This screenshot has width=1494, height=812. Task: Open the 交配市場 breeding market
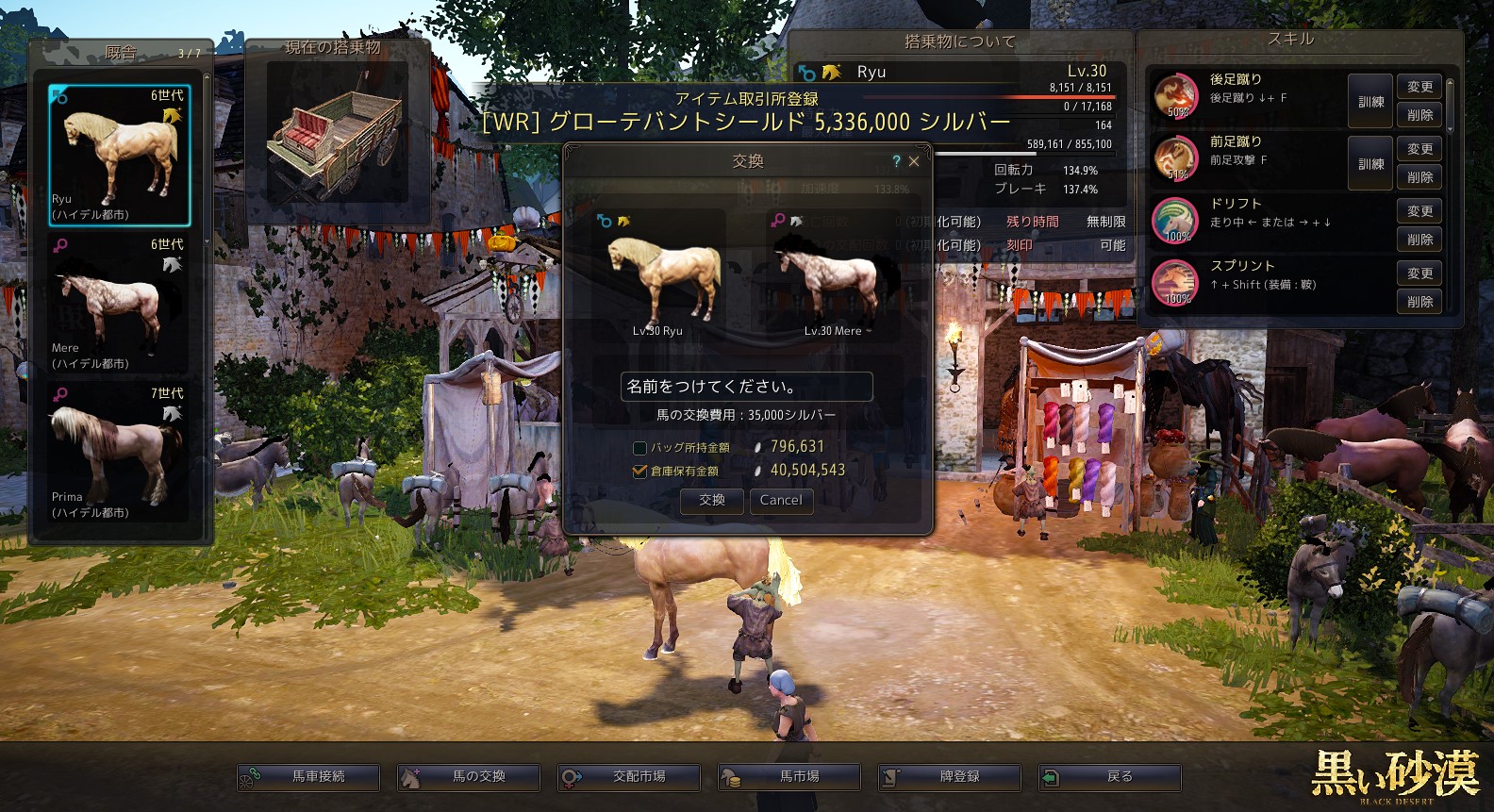click(629, 777)
